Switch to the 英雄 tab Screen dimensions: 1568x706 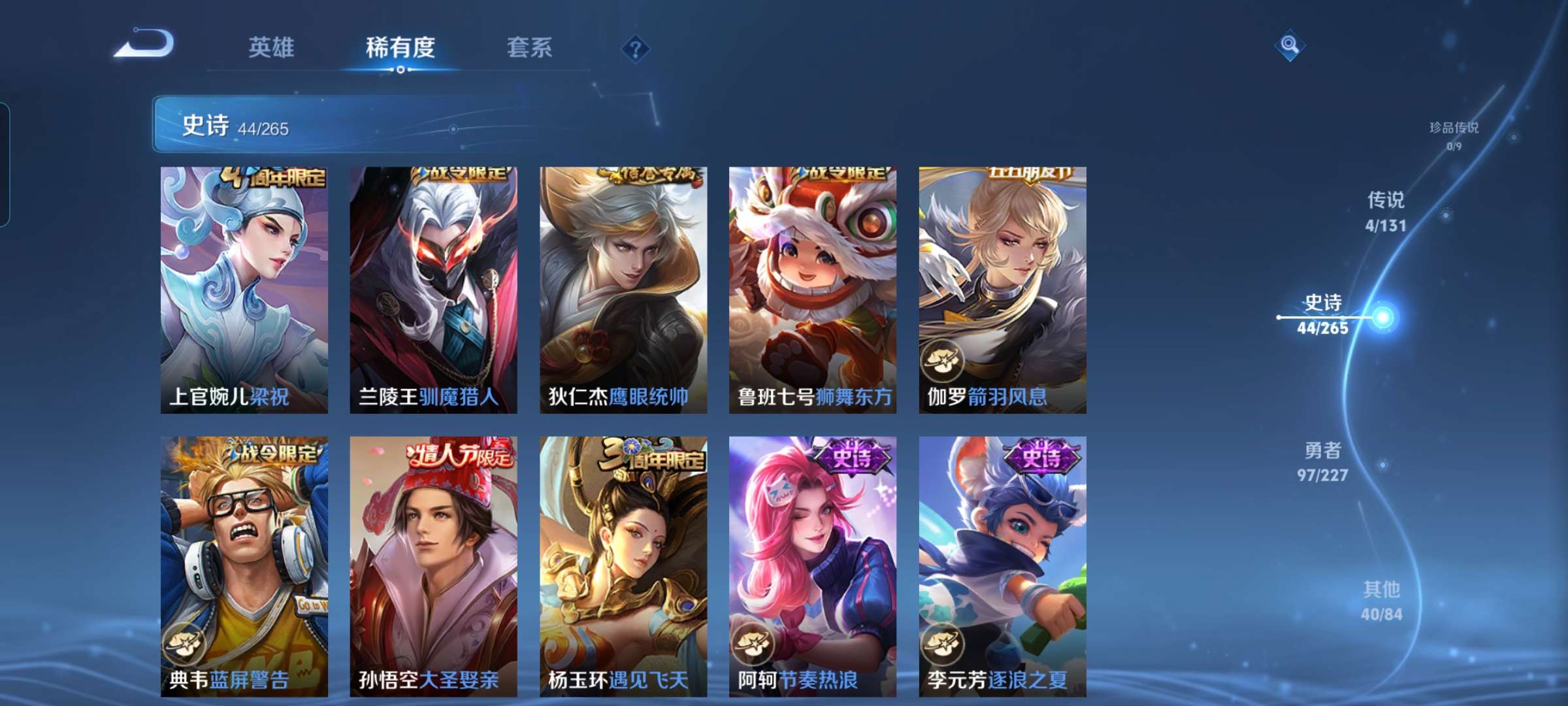tap(272, 48)
